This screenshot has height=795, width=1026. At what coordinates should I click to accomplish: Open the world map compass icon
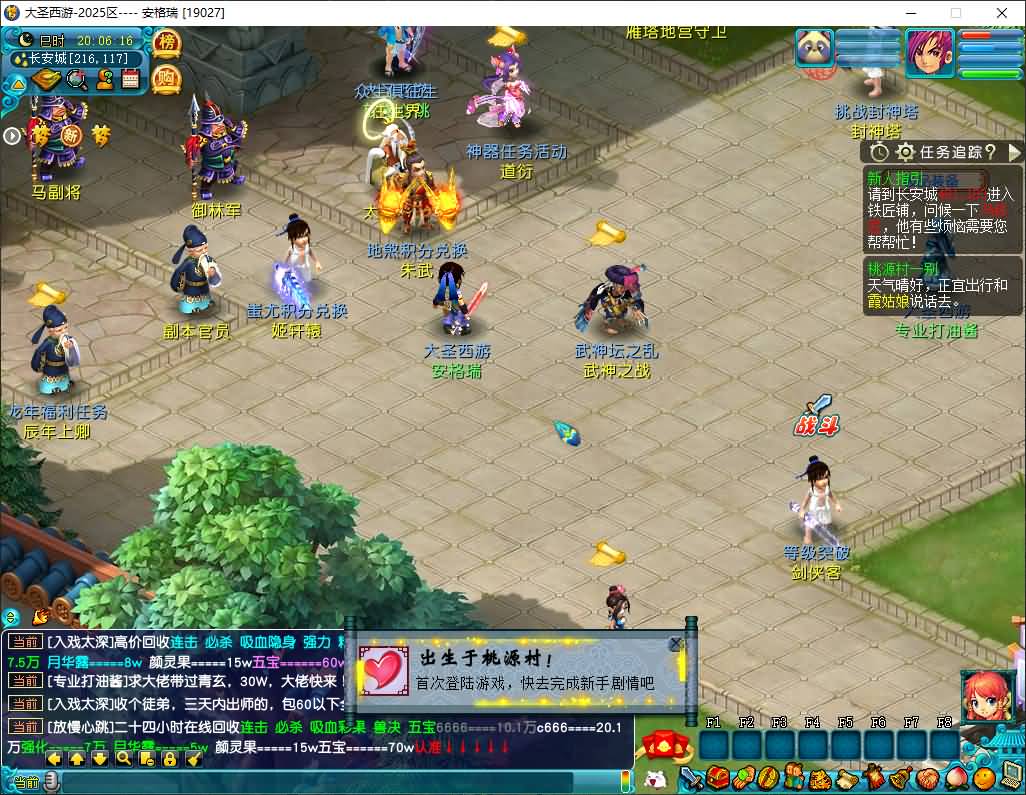[x=48, y=80]
